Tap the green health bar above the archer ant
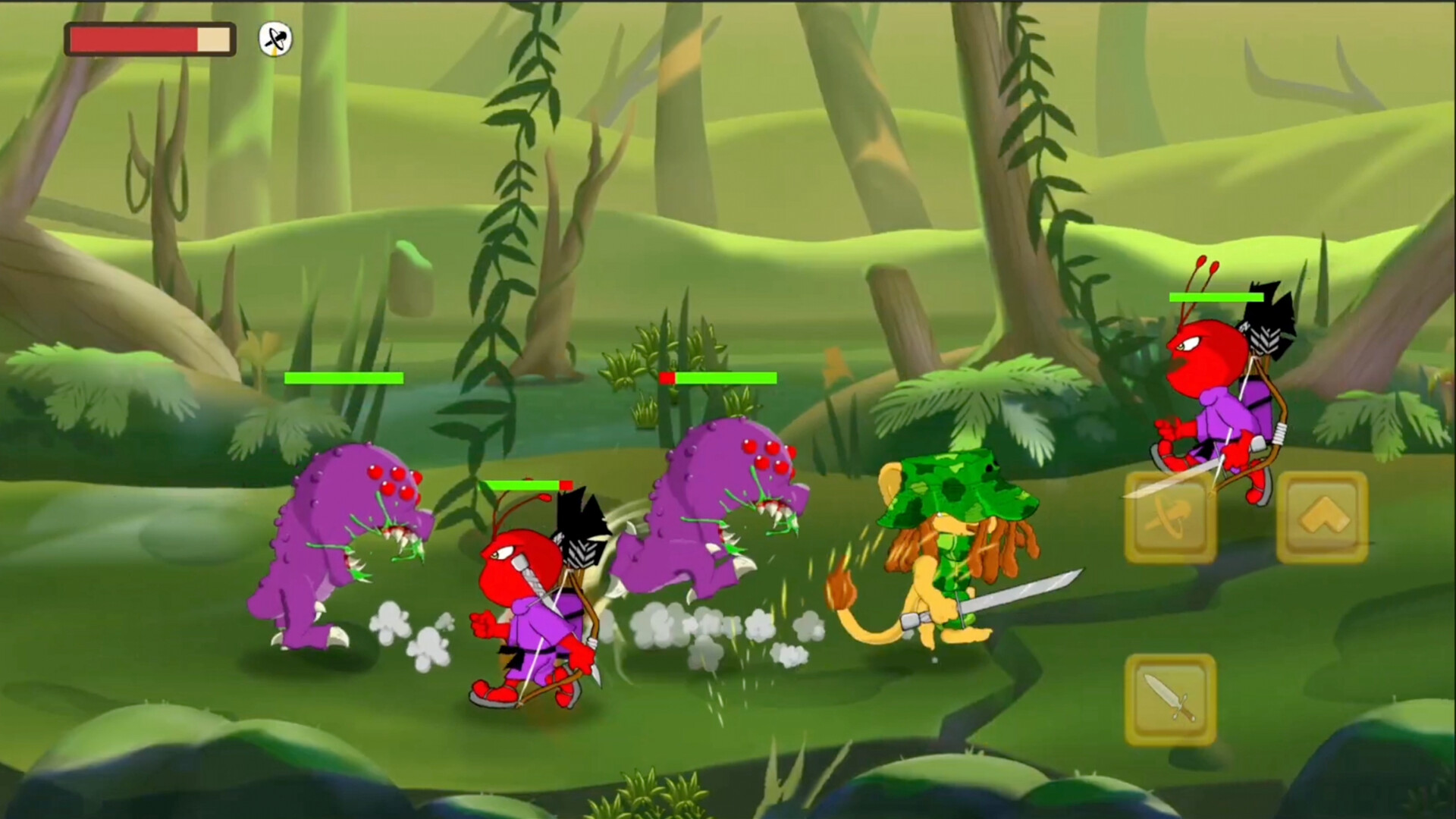The image size is (1456, 819). click(525, 483)
